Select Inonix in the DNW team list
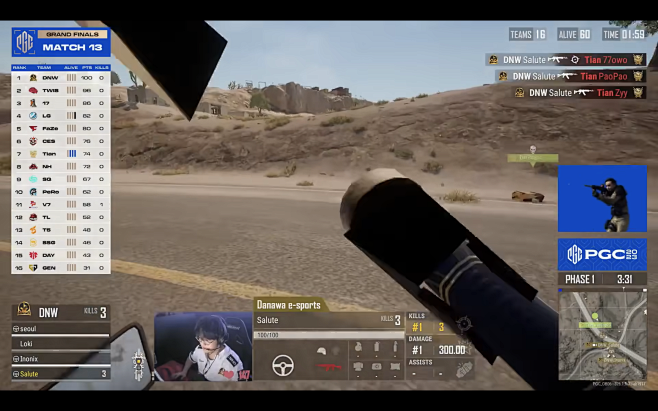Viewport: 658px width, 411px height. (60, 358)
